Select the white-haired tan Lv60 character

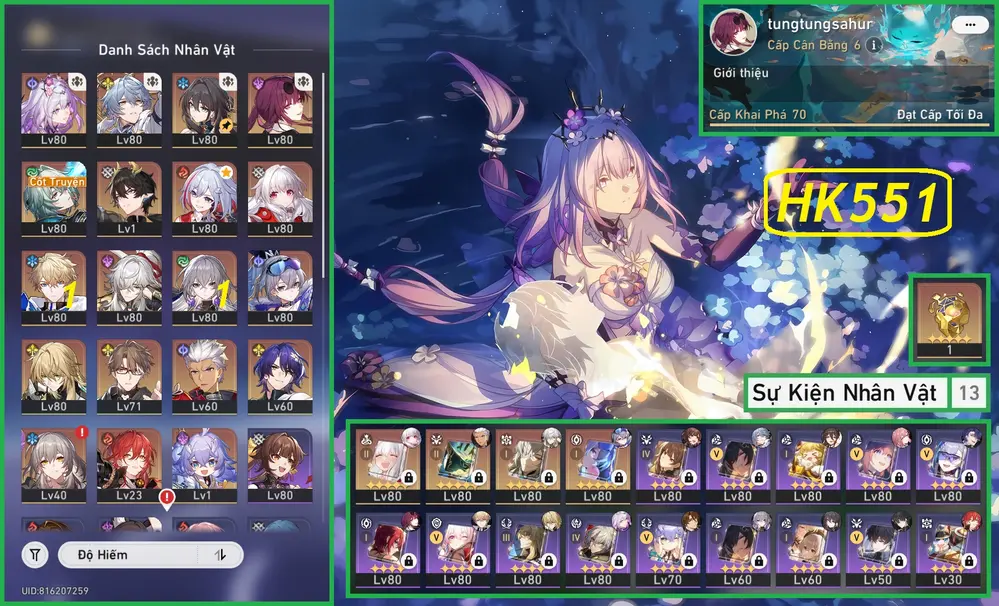[x=204, y=373]
